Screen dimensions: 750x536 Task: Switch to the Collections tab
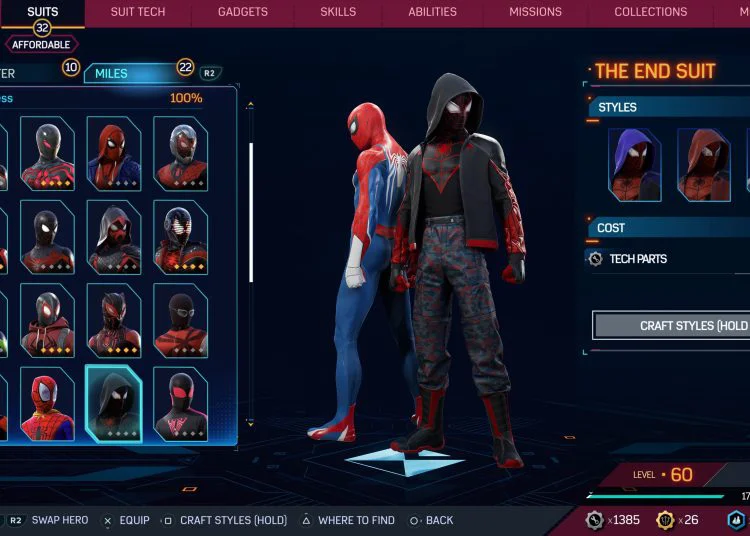650,12
